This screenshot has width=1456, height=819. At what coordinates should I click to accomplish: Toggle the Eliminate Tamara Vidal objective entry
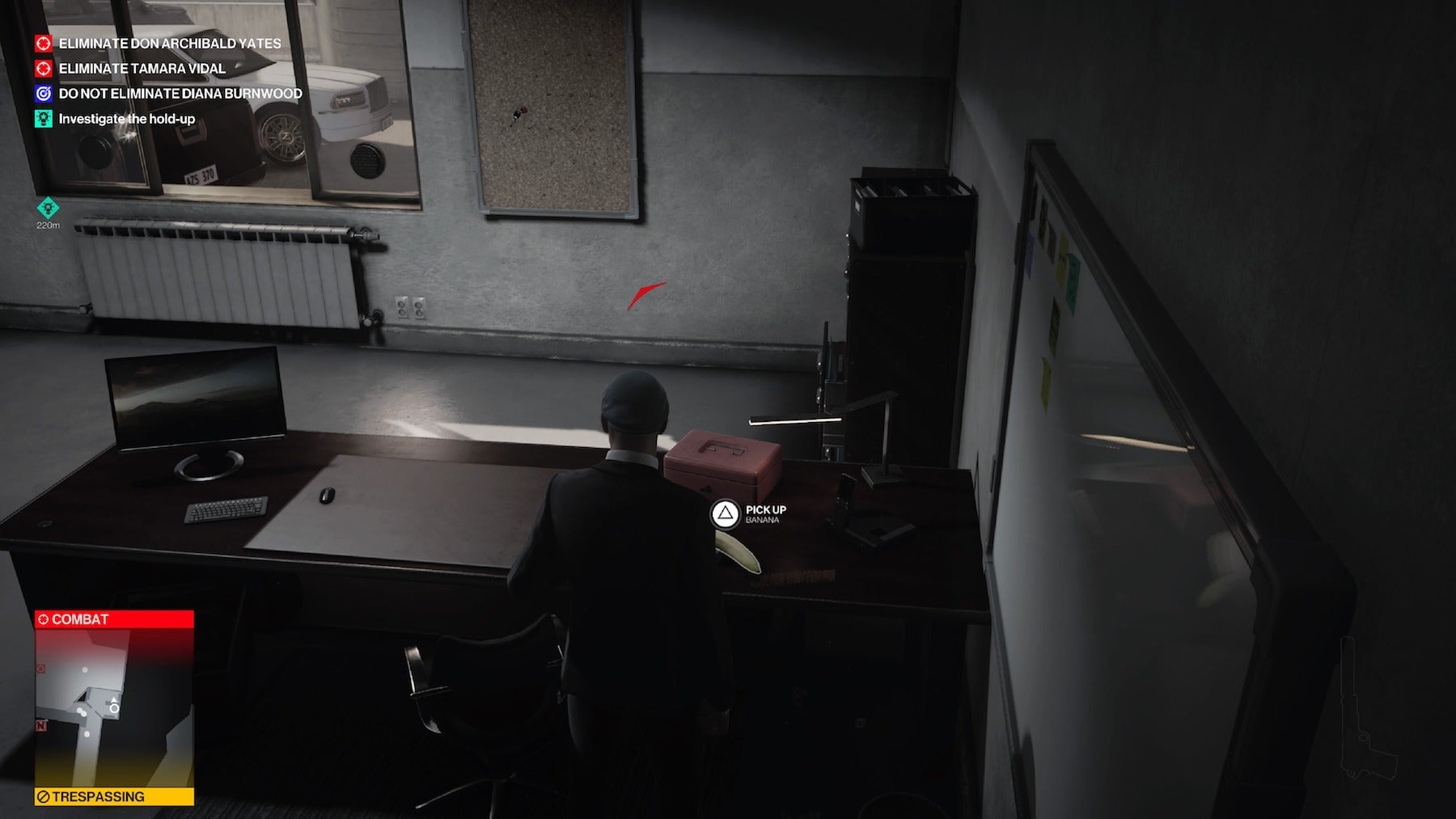[142, 69]
